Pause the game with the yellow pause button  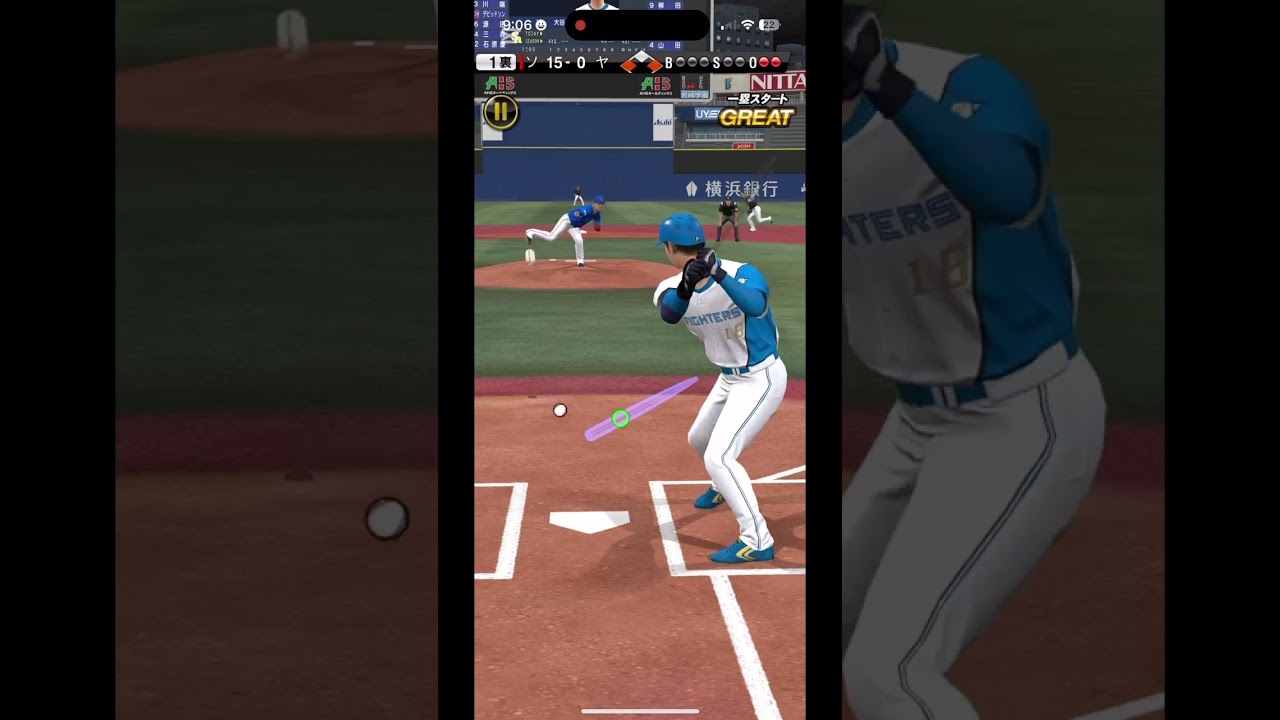[500, 112]
